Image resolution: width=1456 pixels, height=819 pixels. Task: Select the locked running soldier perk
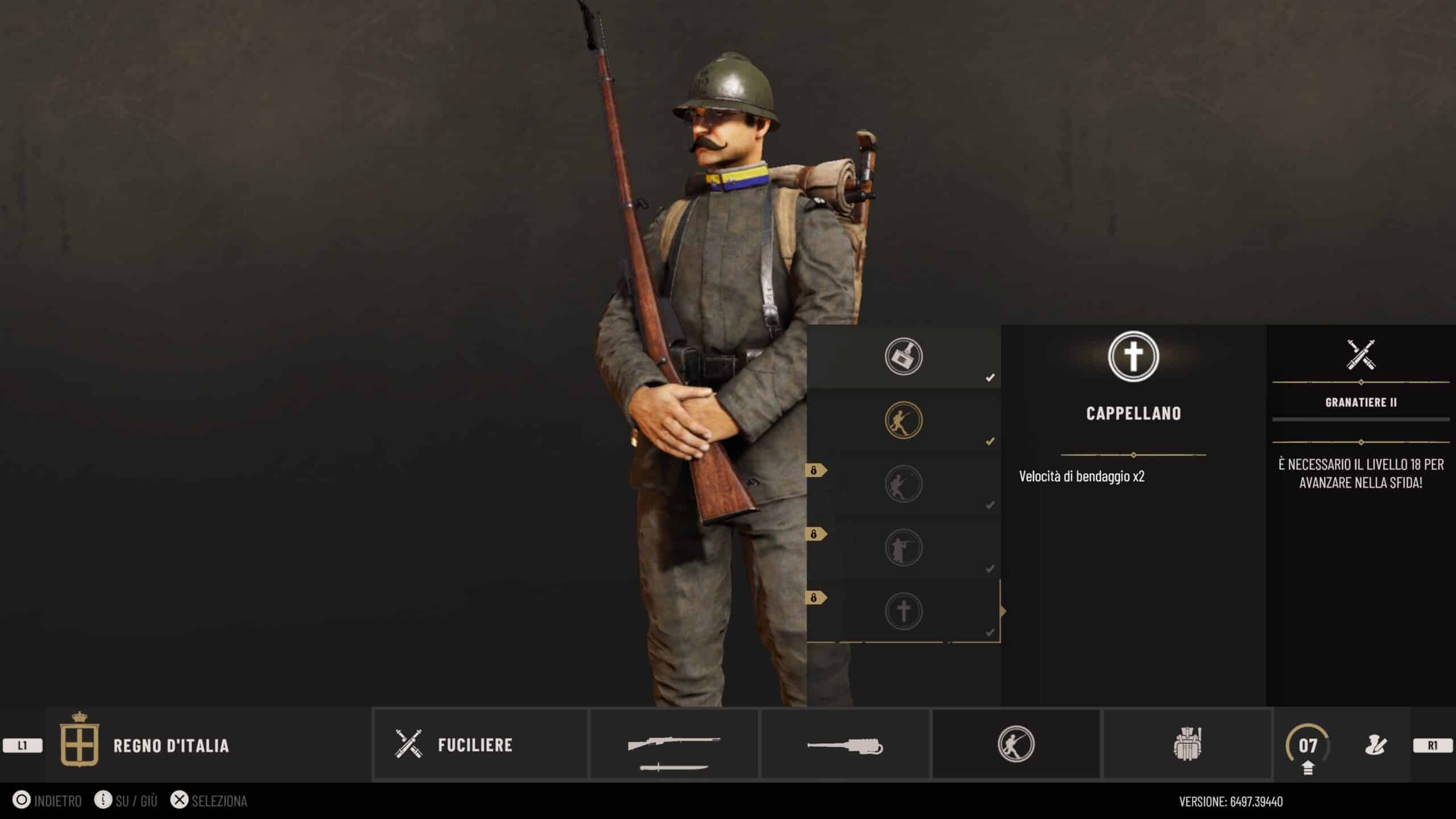[x=903, y=484]
